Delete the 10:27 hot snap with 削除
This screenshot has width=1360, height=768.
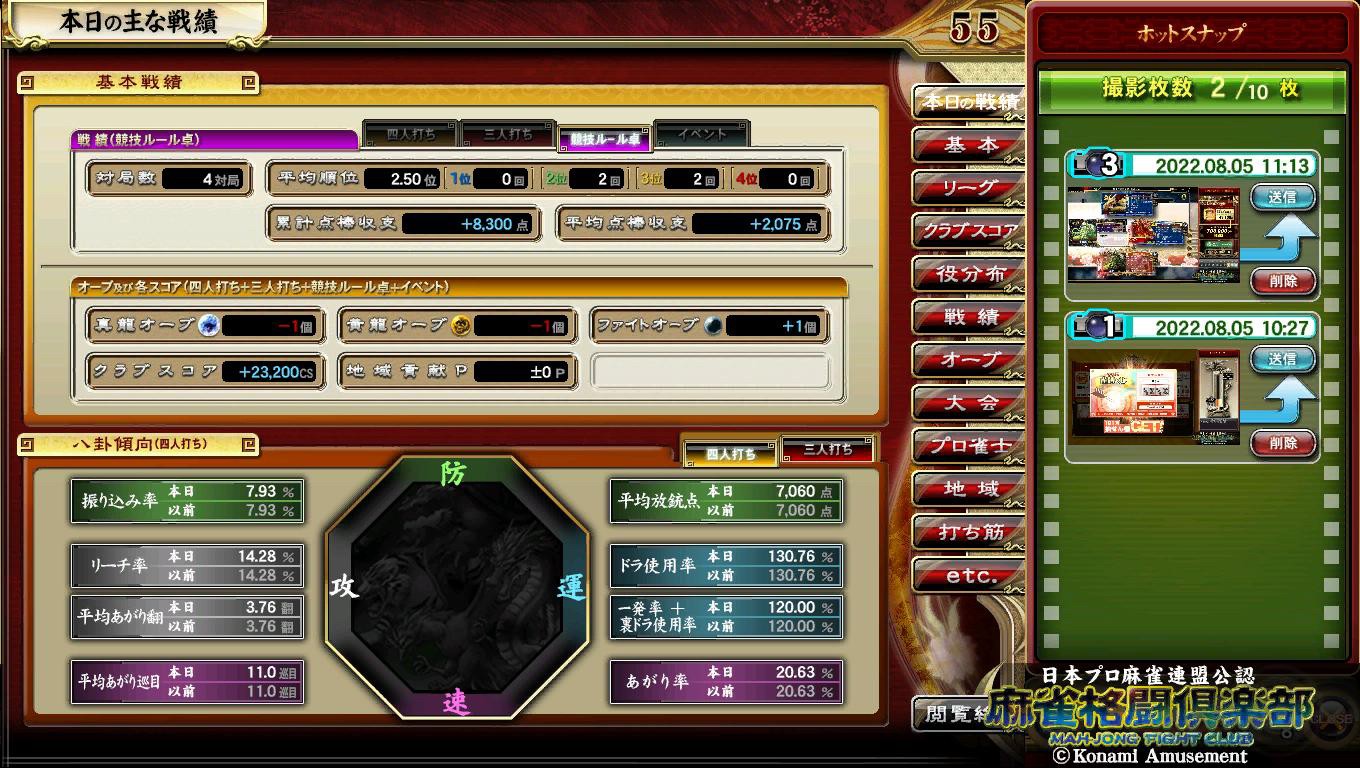pyautogui.click(x=1282, y=443)
